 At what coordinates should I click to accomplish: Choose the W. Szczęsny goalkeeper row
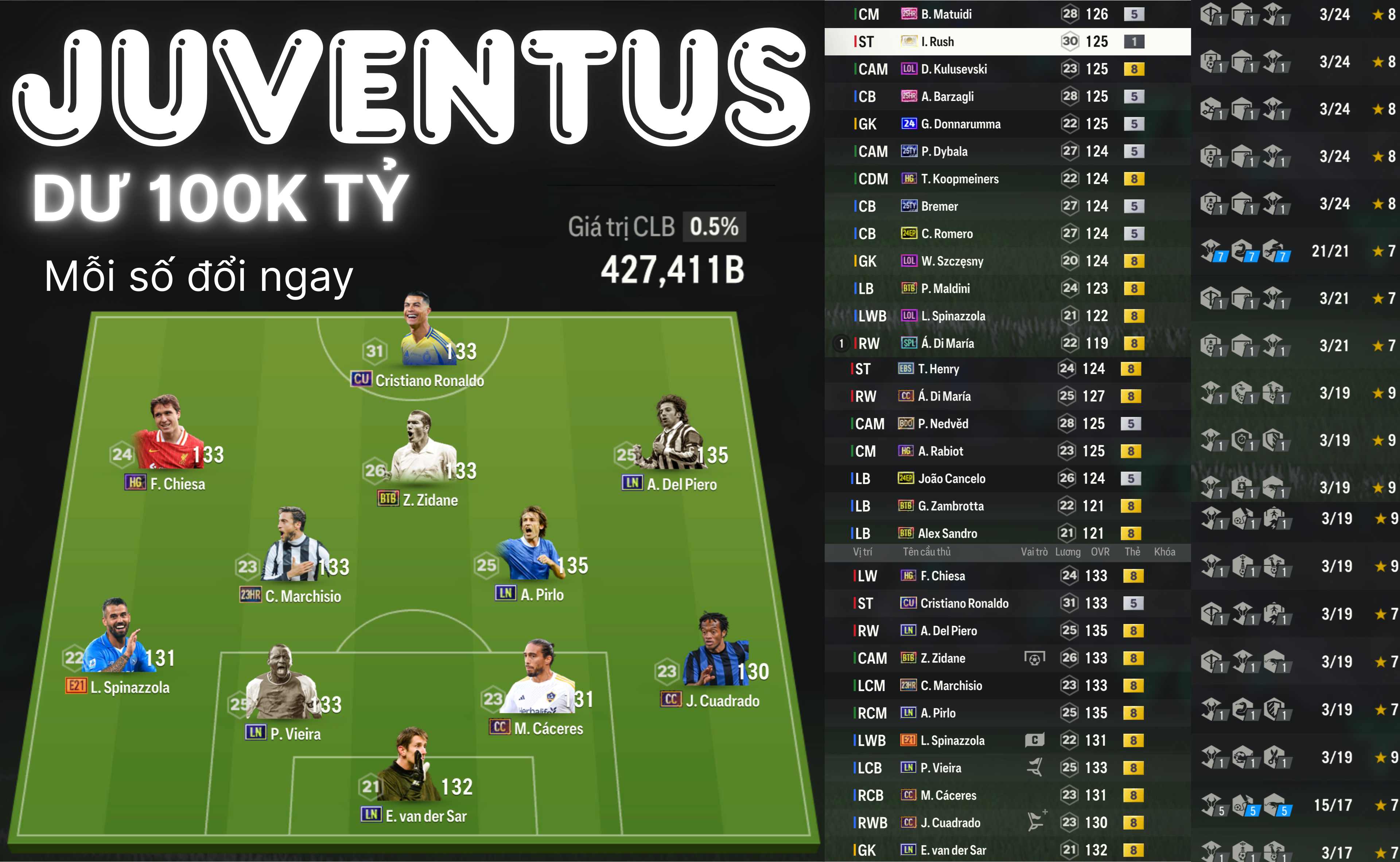[1007, 261]
